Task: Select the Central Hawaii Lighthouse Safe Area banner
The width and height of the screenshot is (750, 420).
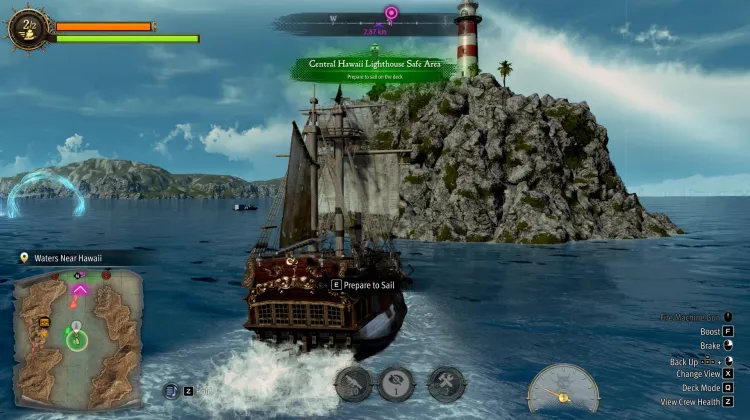Action: point(375,68)
